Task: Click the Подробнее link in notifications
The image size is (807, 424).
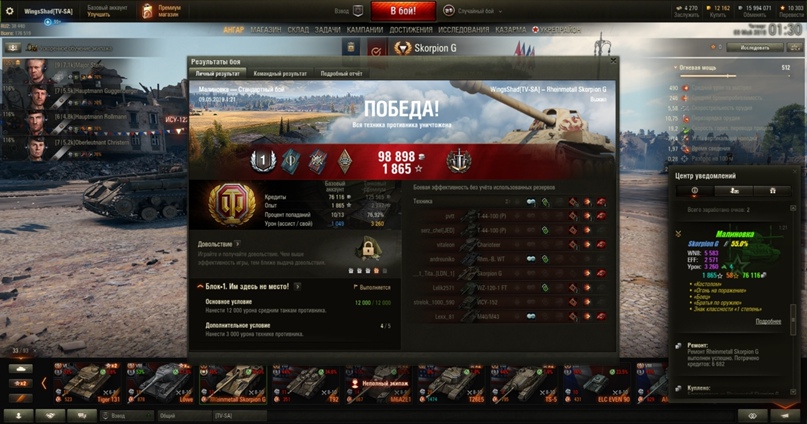Action: click(x=768, y=321)
